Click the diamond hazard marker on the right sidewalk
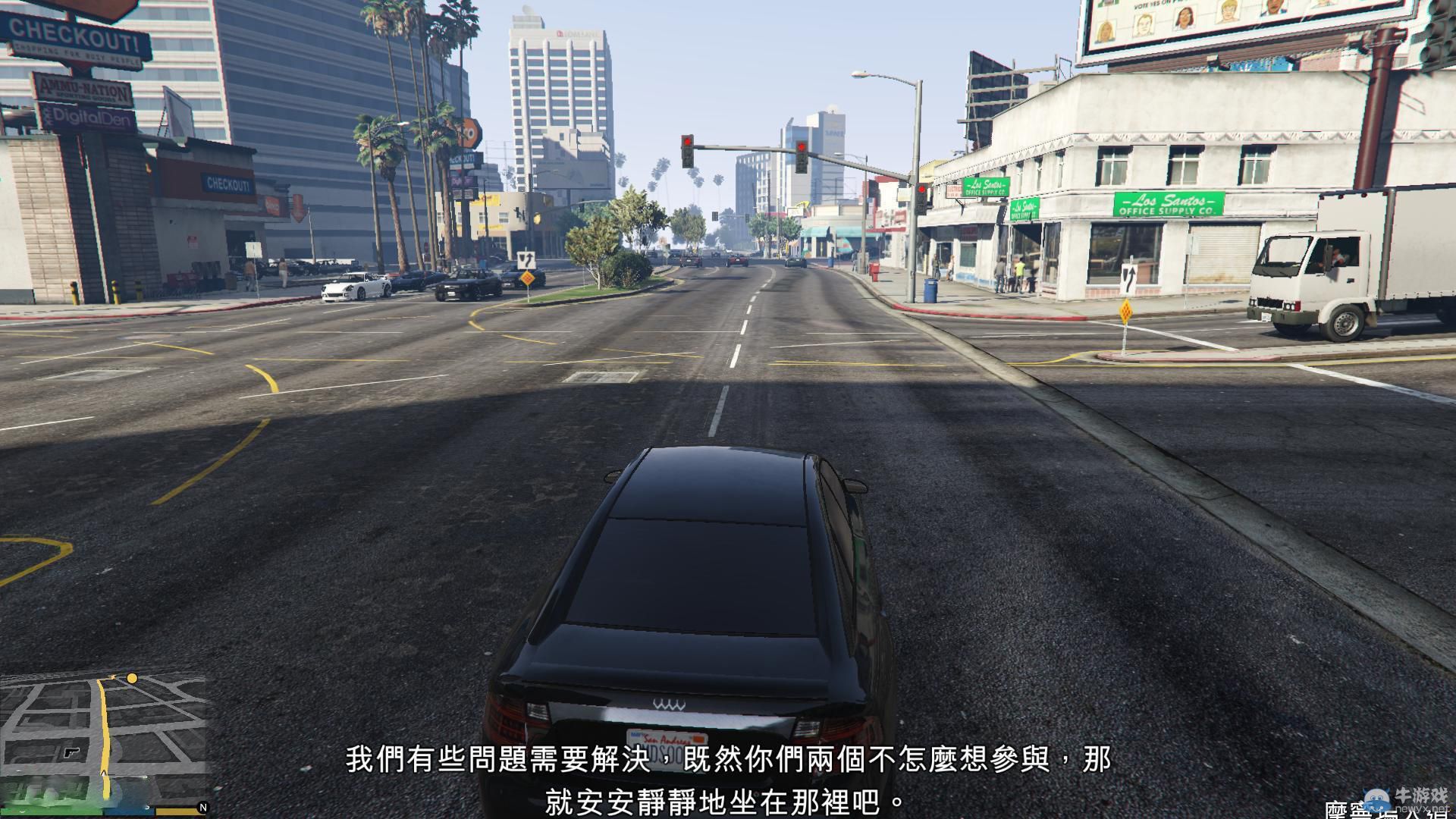Screen dimensions: 1456x819 (x=1127, y=310)
